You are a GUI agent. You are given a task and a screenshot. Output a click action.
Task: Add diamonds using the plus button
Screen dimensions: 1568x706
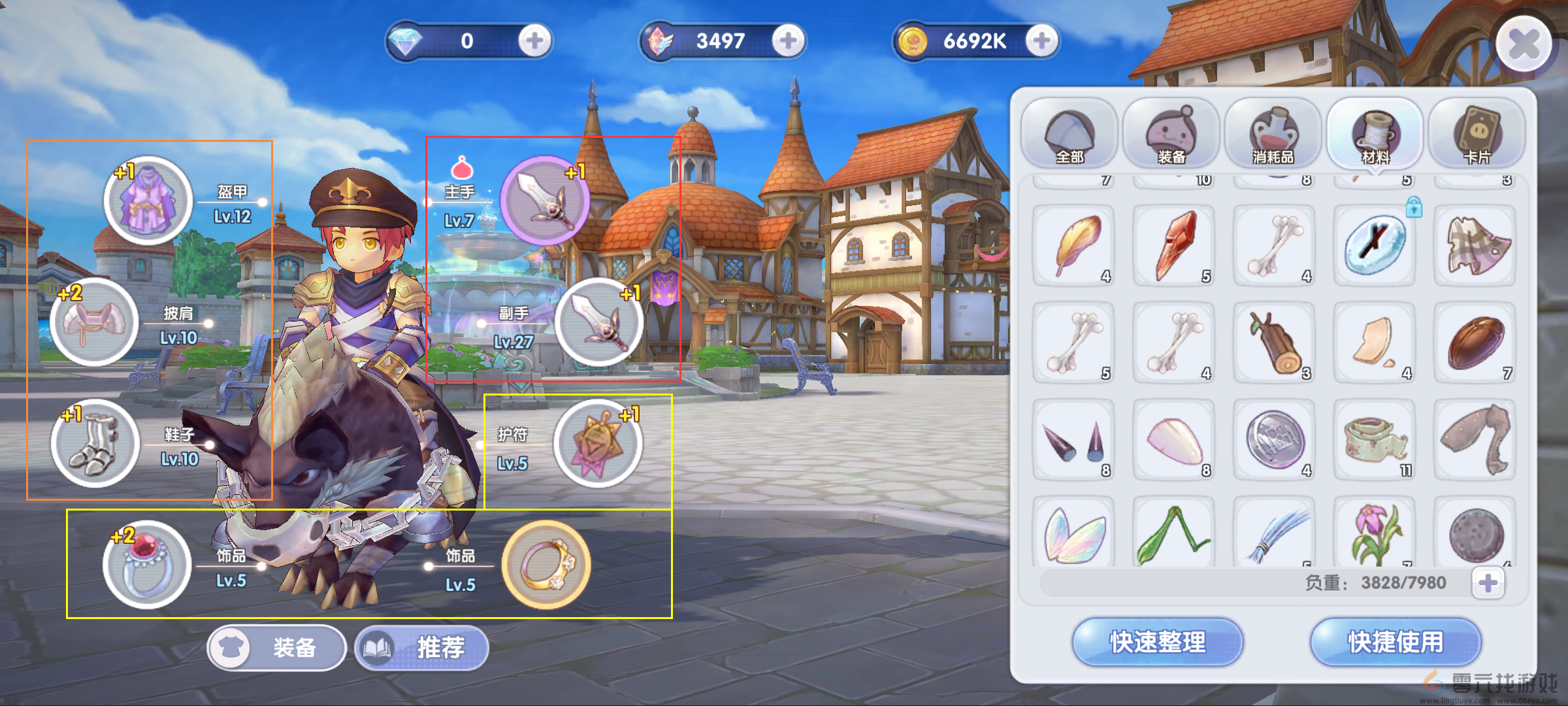point(534,41)
